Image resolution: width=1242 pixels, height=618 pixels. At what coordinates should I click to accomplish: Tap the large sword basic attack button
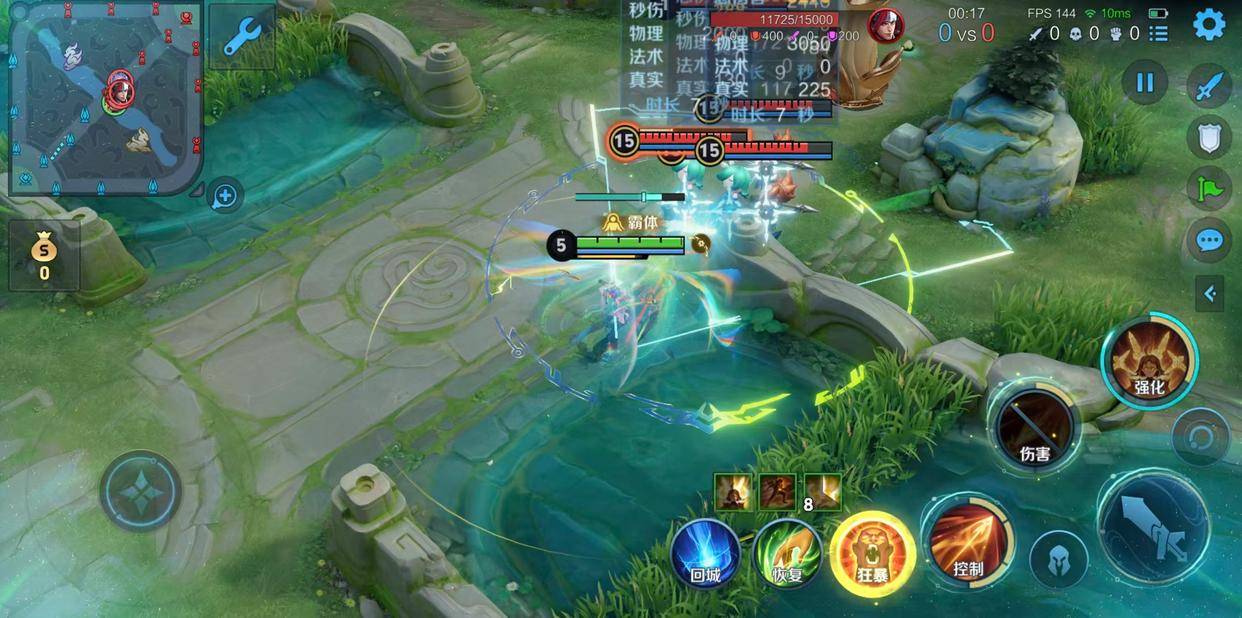1153,526
